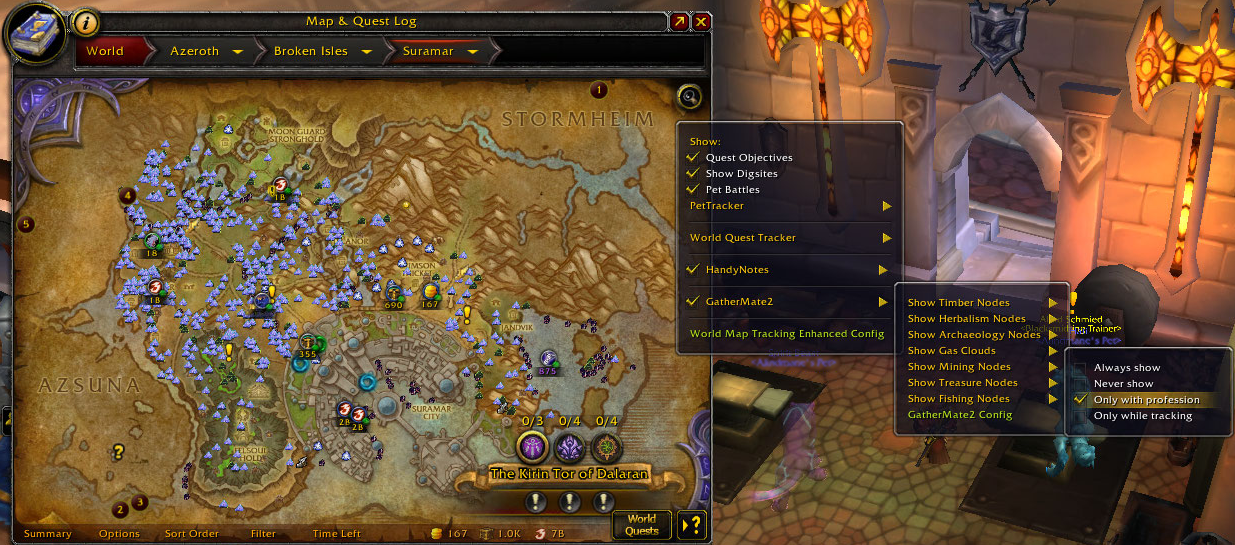Open World Map Tracking Enhanced Config
The image size is (1235, 545).
coord(787,334)
